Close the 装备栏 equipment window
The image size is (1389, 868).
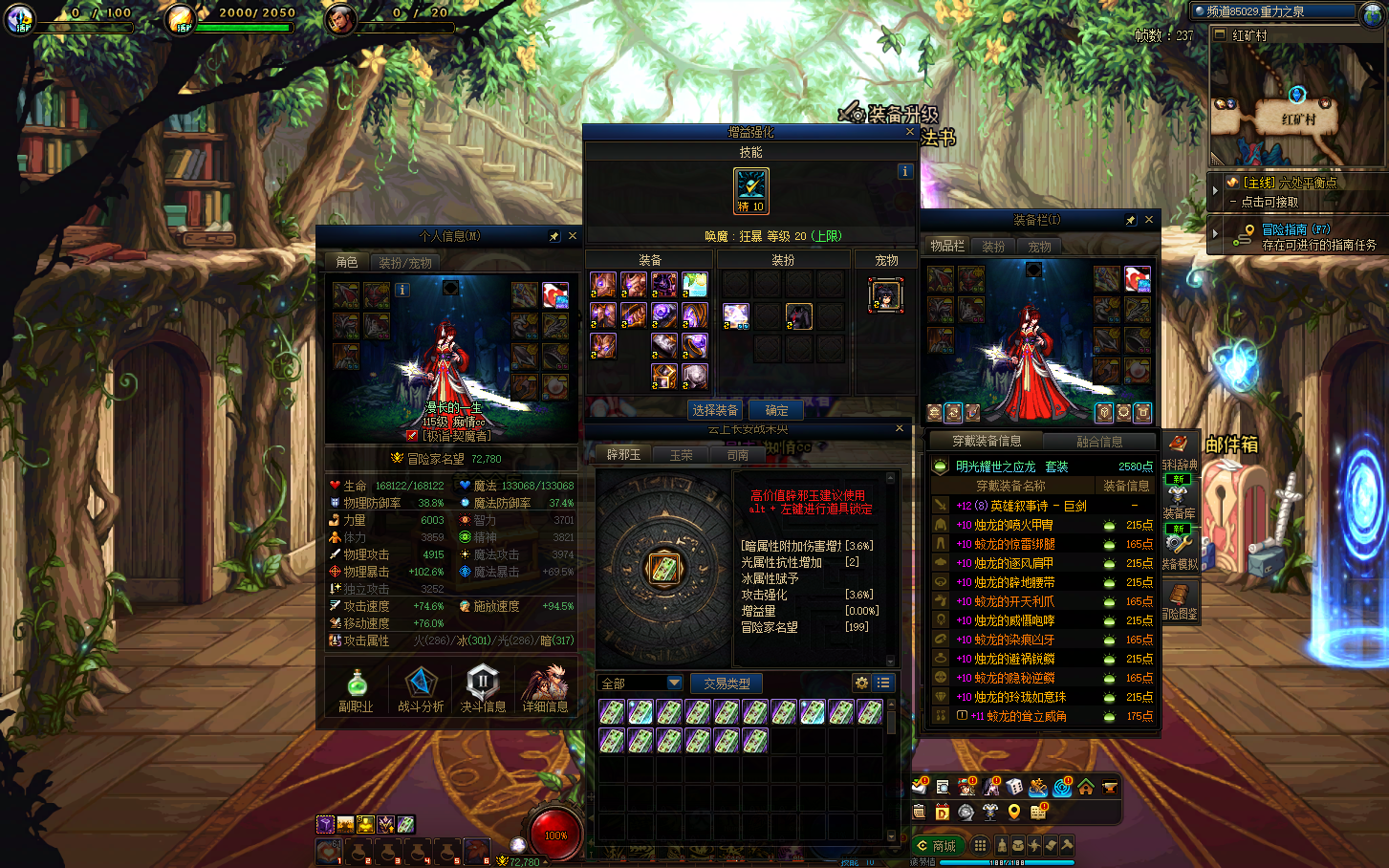click(1149, 220)
